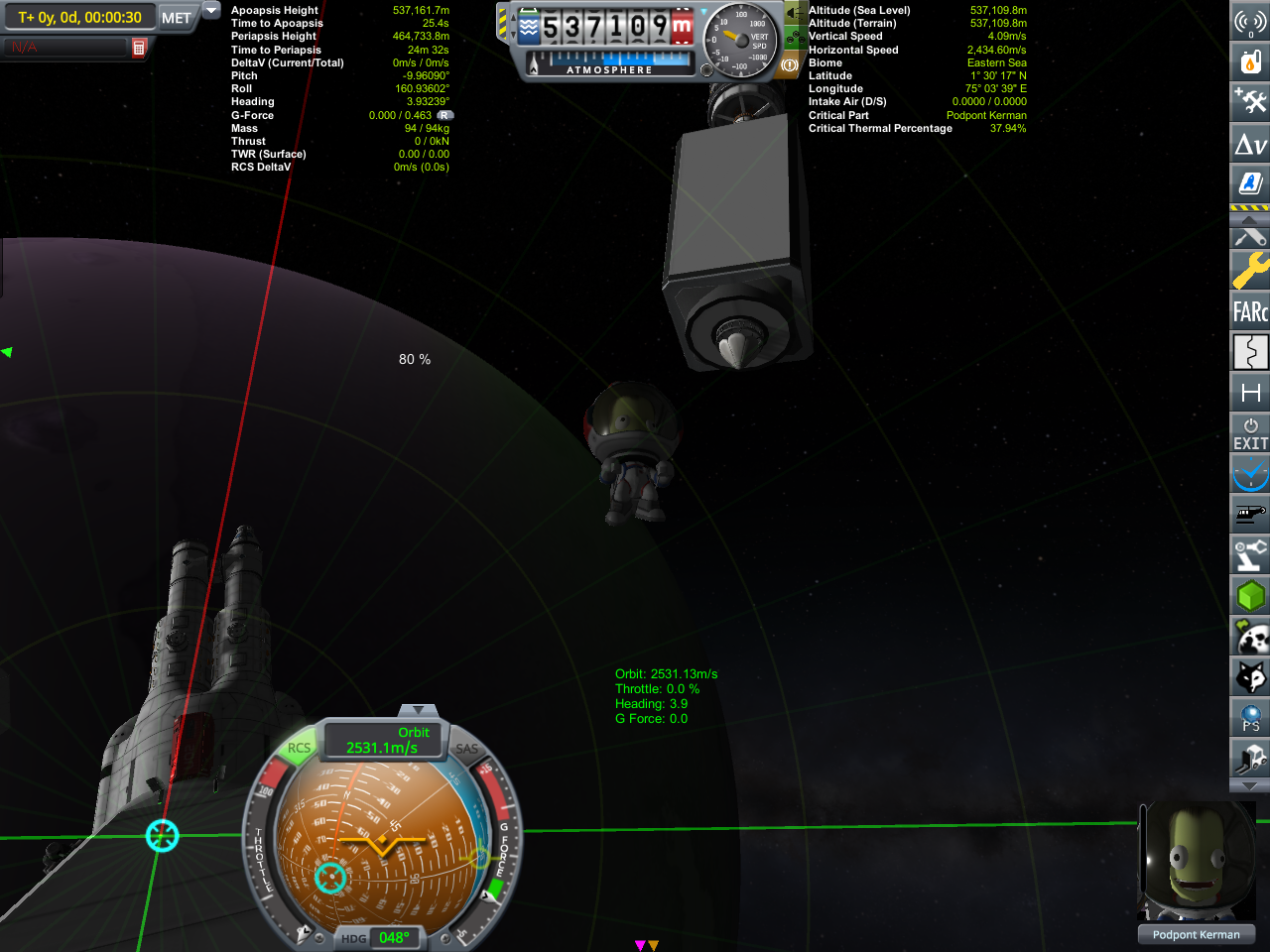Toggle SAS on the navball

point(466,749)
